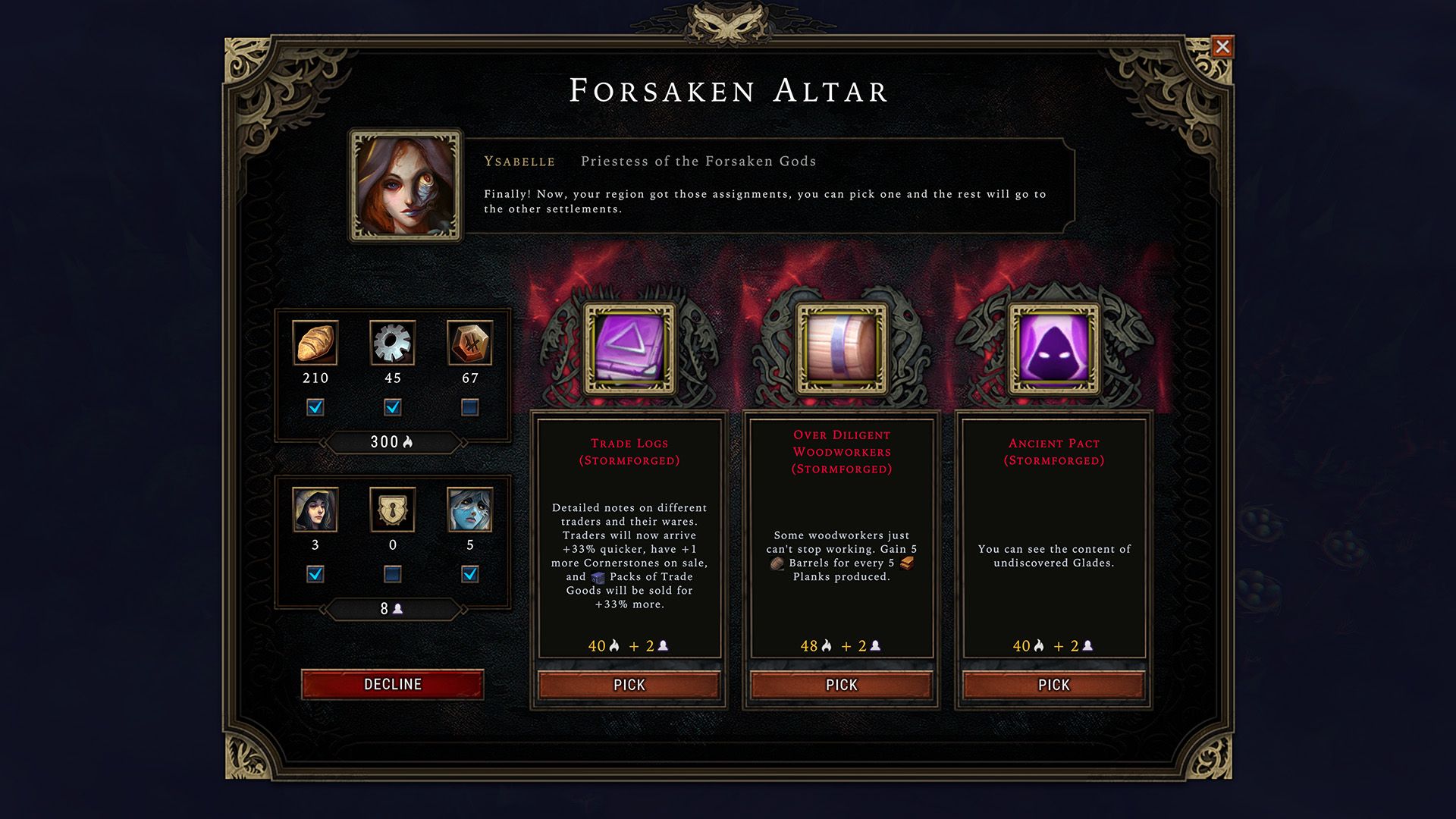Toggle the gear parts checkbox

point(393,407)
